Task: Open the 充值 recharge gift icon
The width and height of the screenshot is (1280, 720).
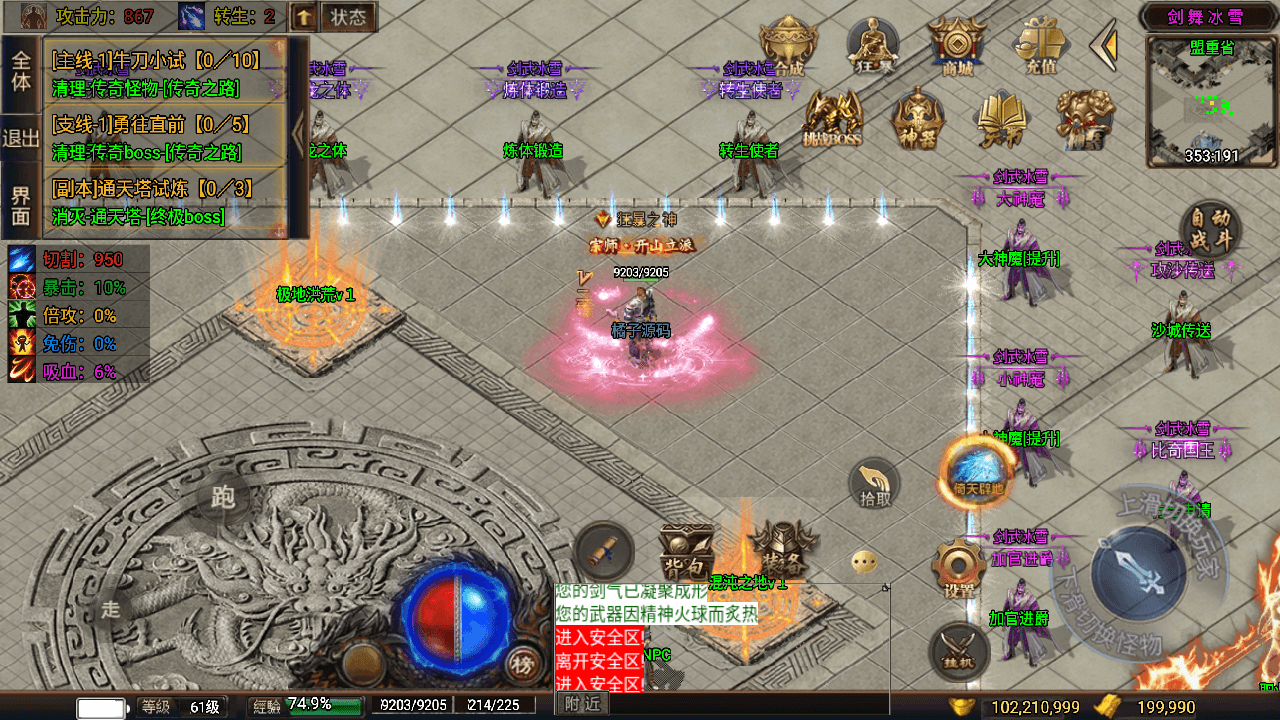Action: tap(1041, 46)
